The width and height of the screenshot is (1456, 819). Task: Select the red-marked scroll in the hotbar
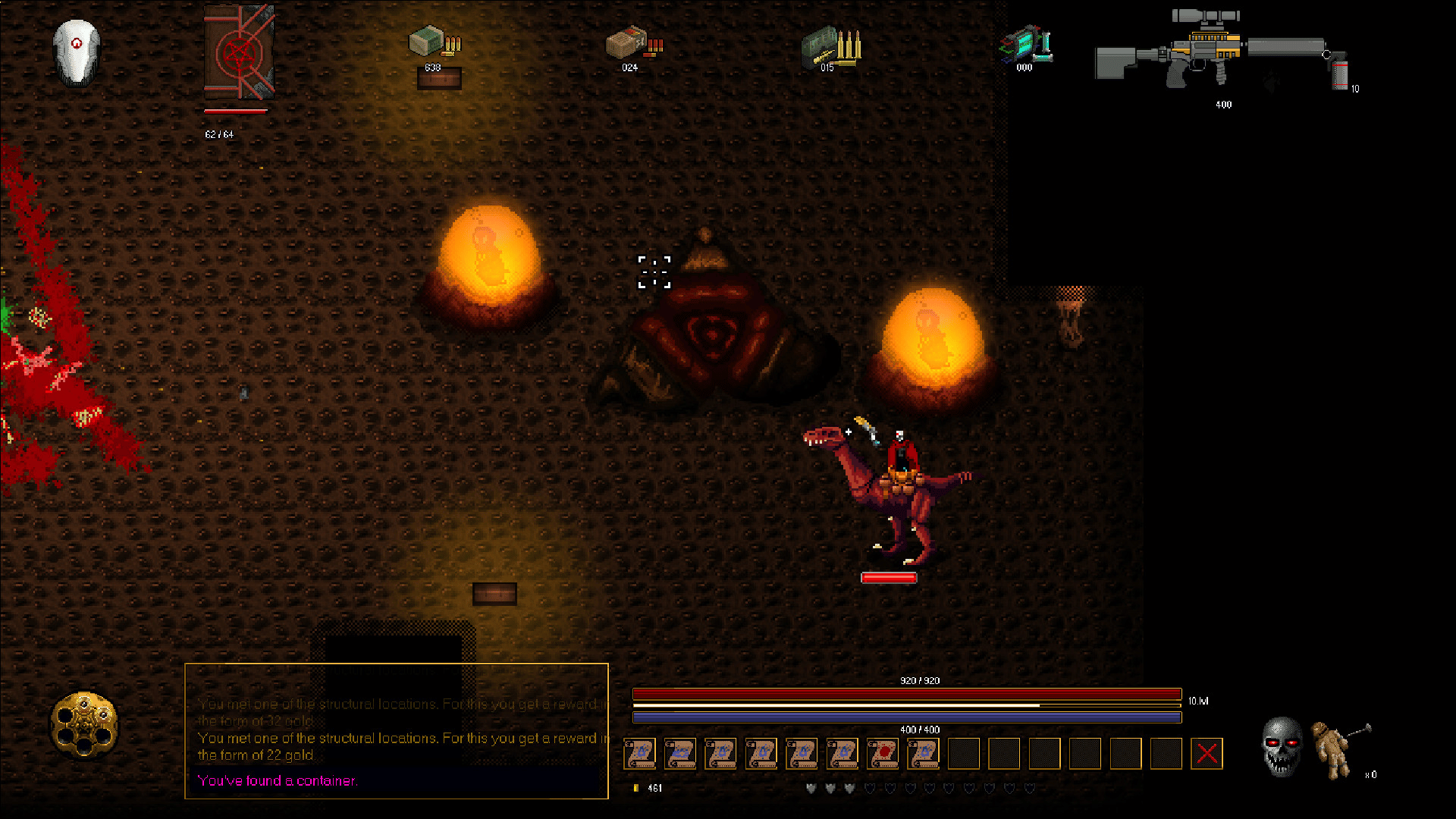coord(883,754)
